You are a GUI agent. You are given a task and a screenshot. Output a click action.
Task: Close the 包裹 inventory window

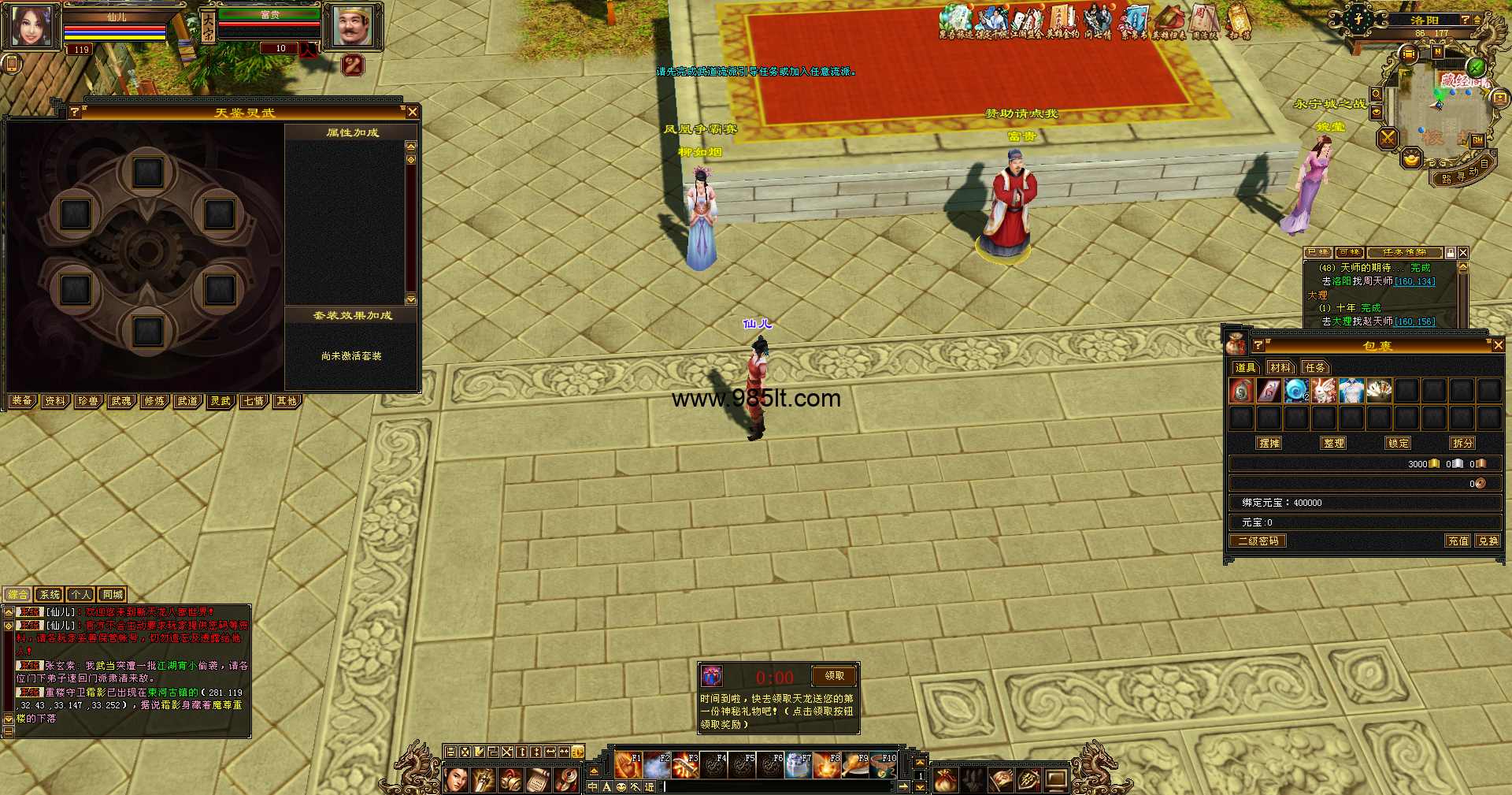(1498, 345)
